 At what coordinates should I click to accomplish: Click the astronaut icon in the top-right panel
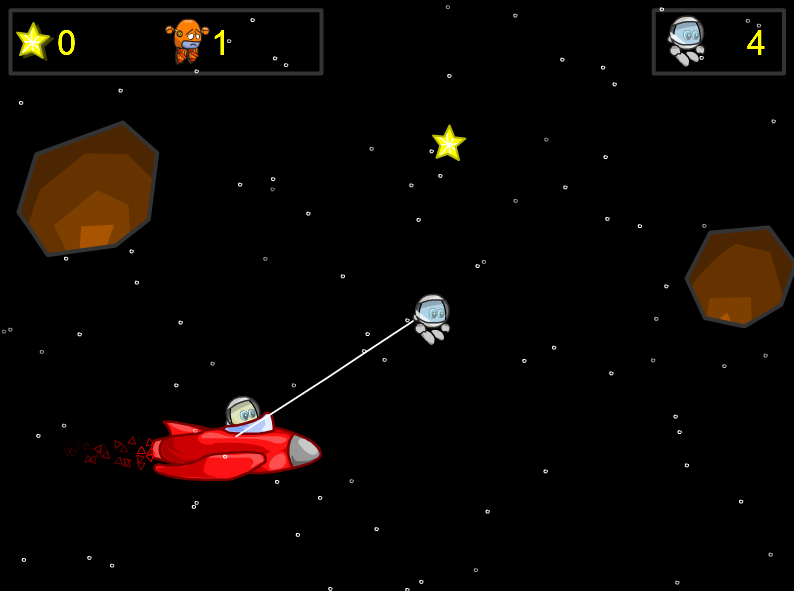686,40
